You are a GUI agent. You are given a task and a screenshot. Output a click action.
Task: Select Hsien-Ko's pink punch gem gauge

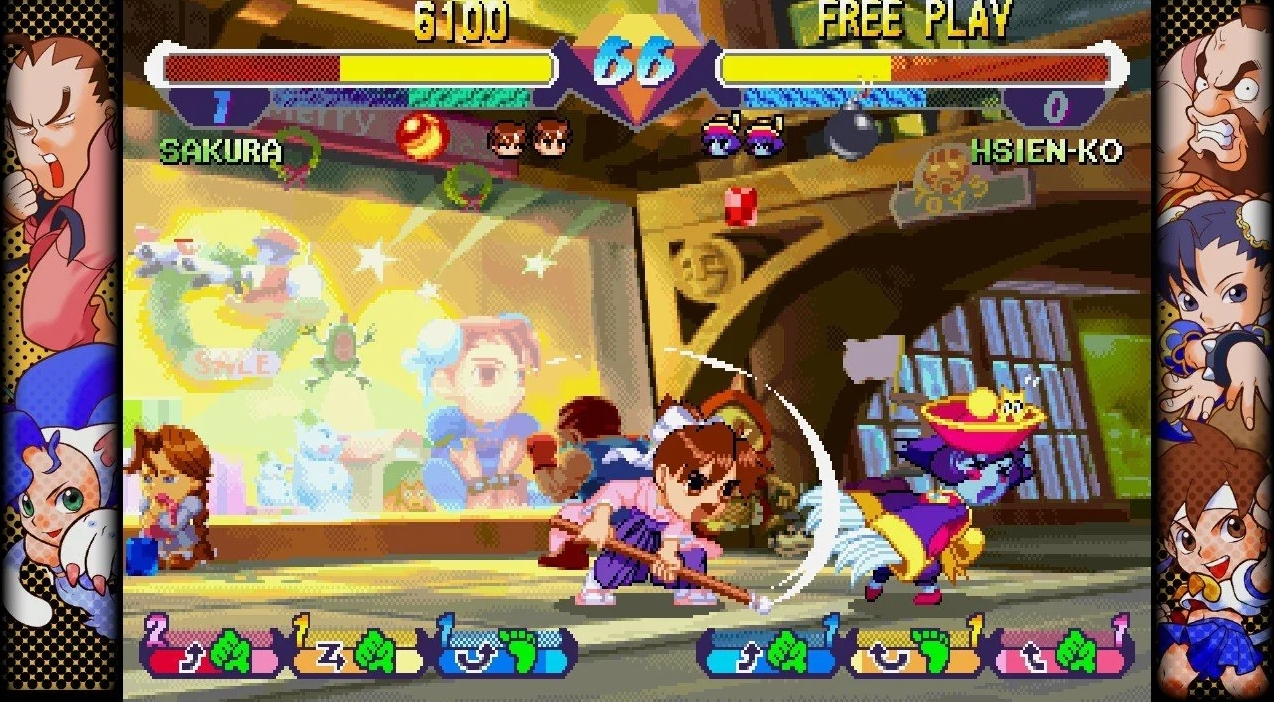pyautogui.click(x=1062, y=651)
